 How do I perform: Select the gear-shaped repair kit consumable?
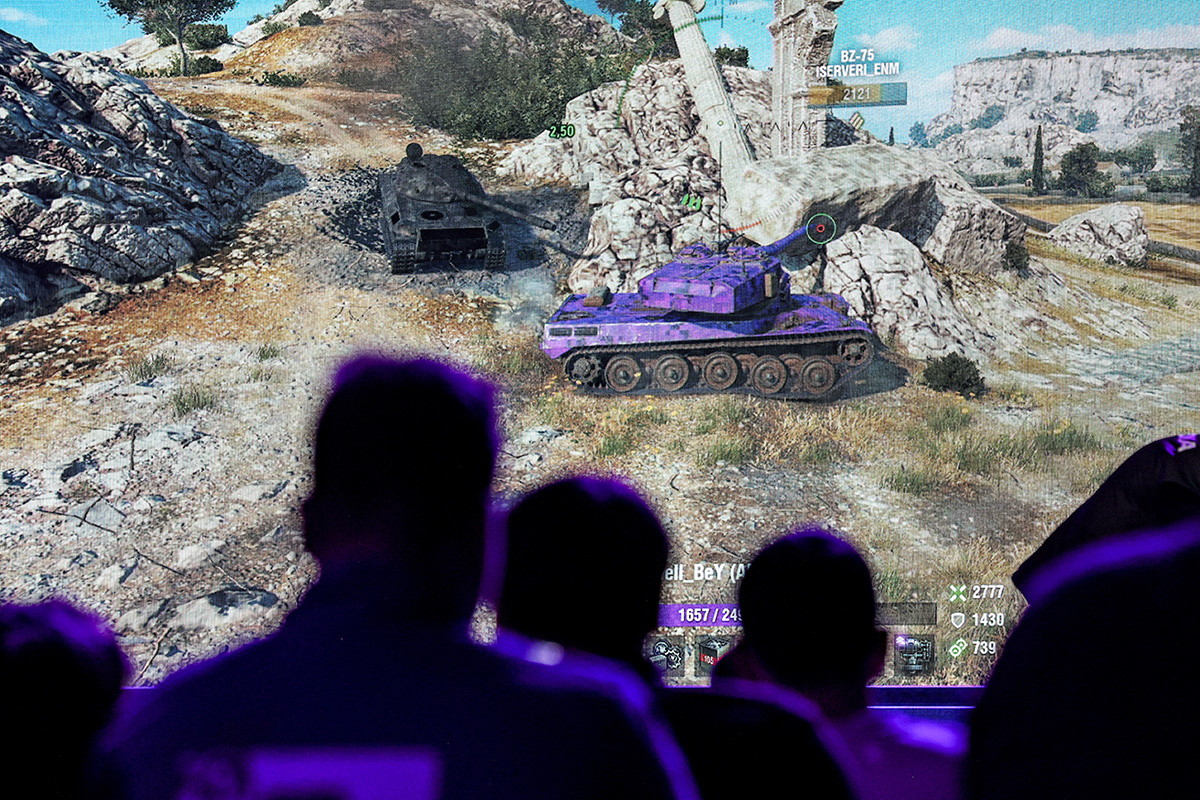coord(666,654)
